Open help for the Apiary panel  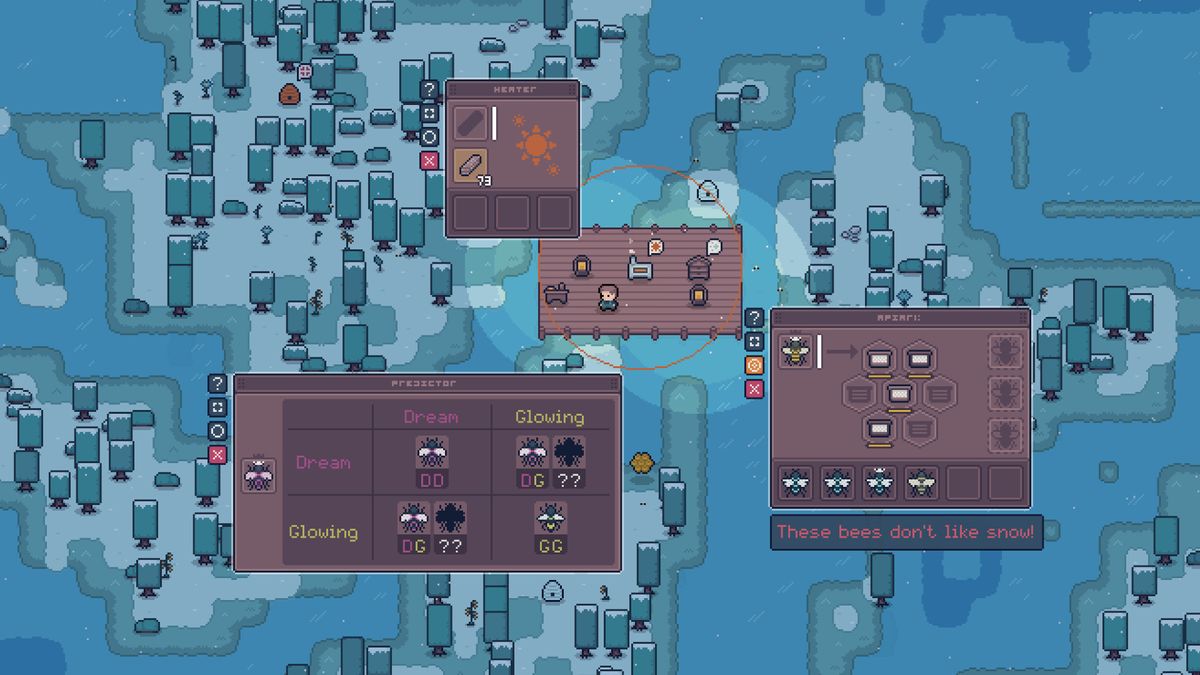pyautogui.click(x=755, y=318)
